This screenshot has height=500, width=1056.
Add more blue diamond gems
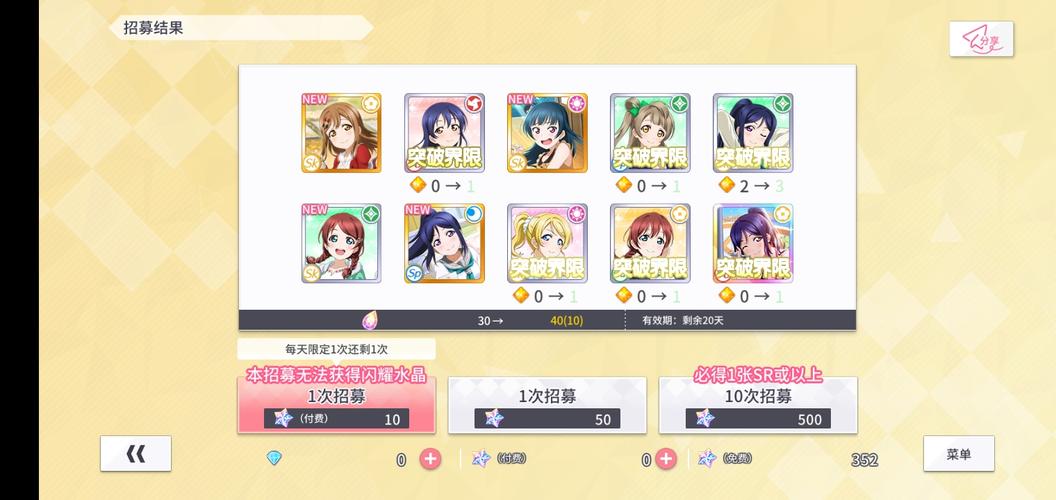coord(430,459)
